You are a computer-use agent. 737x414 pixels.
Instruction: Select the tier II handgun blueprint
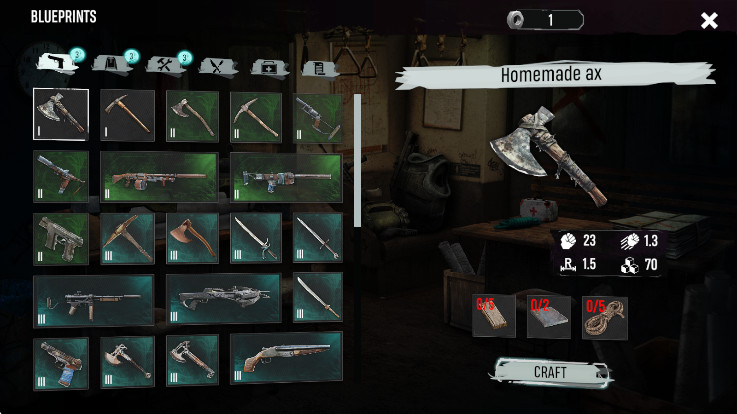pos(60,238)
